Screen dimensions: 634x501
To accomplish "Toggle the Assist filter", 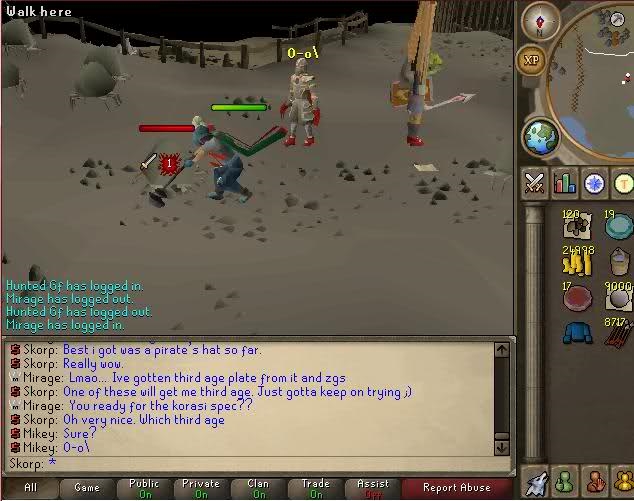I will [x=373, y=488].
